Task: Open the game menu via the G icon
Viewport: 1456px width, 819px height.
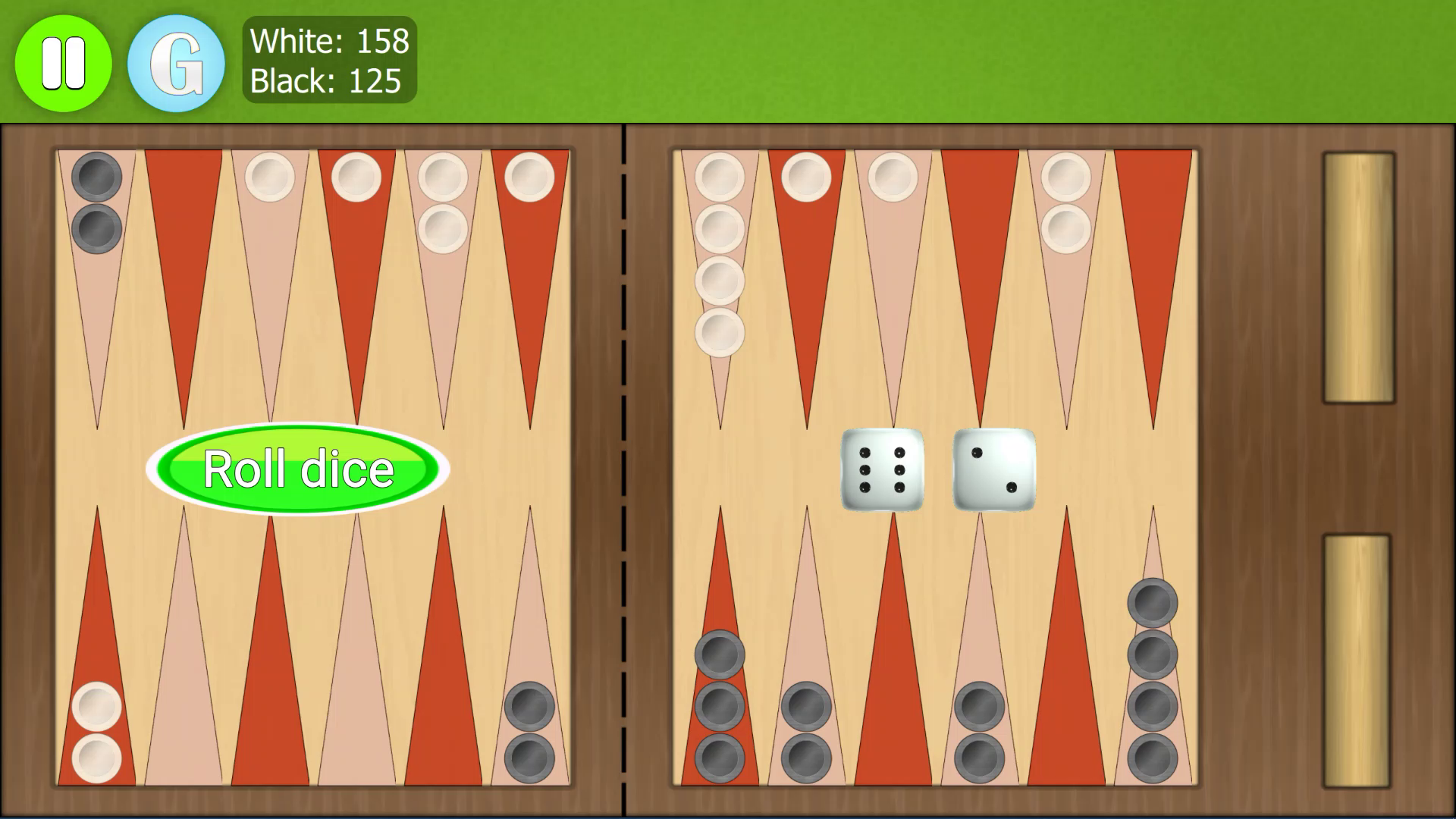Action: 175,63
